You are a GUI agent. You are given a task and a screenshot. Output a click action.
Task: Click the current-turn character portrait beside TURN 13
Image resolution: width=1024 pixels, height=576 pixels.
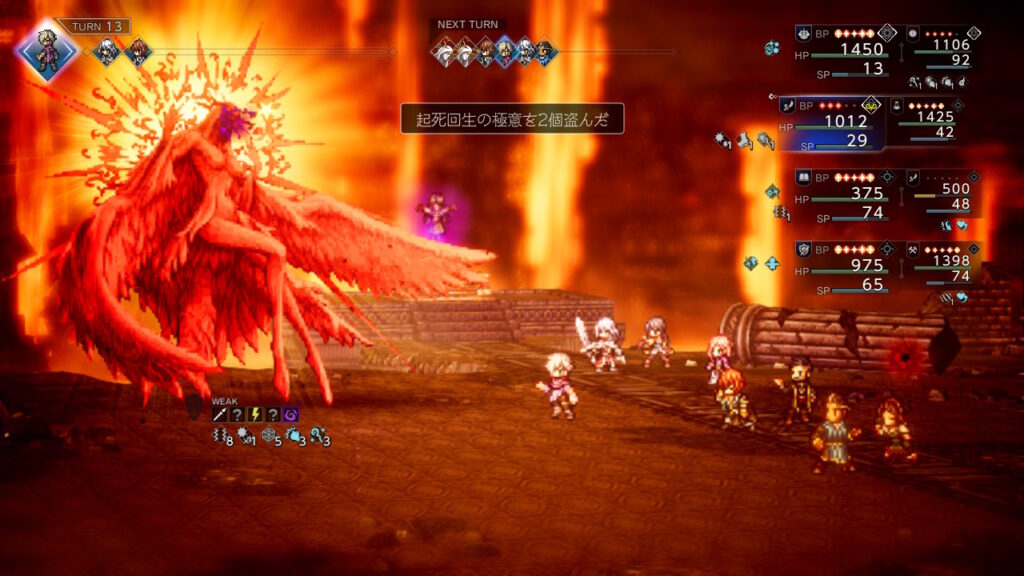(46, 49)
